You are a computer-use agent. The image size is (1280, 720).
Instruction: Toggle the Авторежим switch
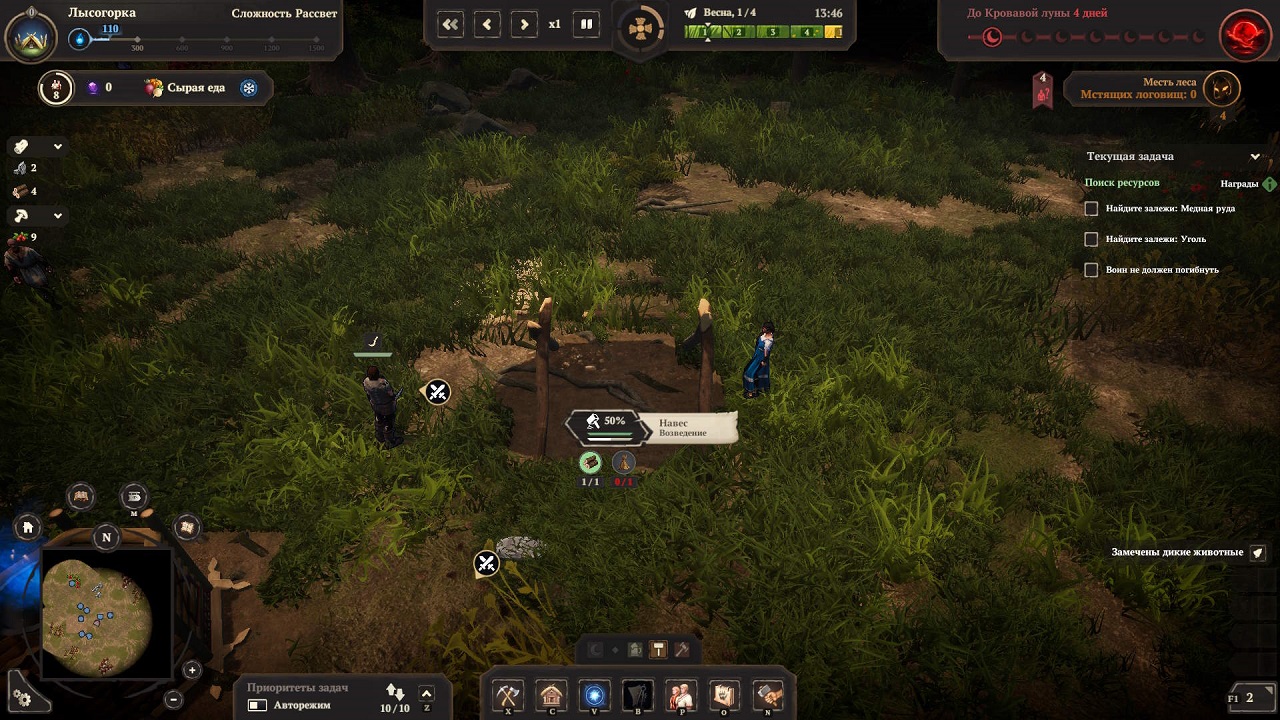[x=258, y=705]
